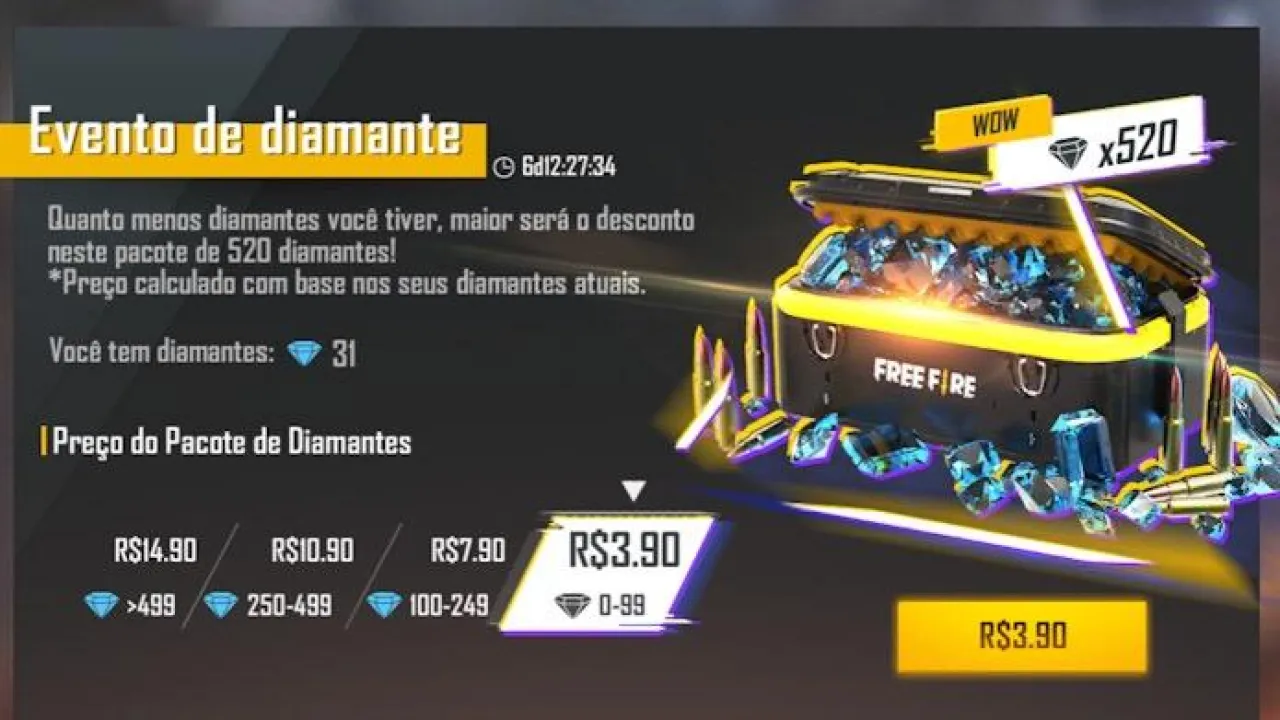This screenshot has height=720, width=1280.
Task: Click the arrow above the highlighted R$3.90 tier
Action: (632, 489)
